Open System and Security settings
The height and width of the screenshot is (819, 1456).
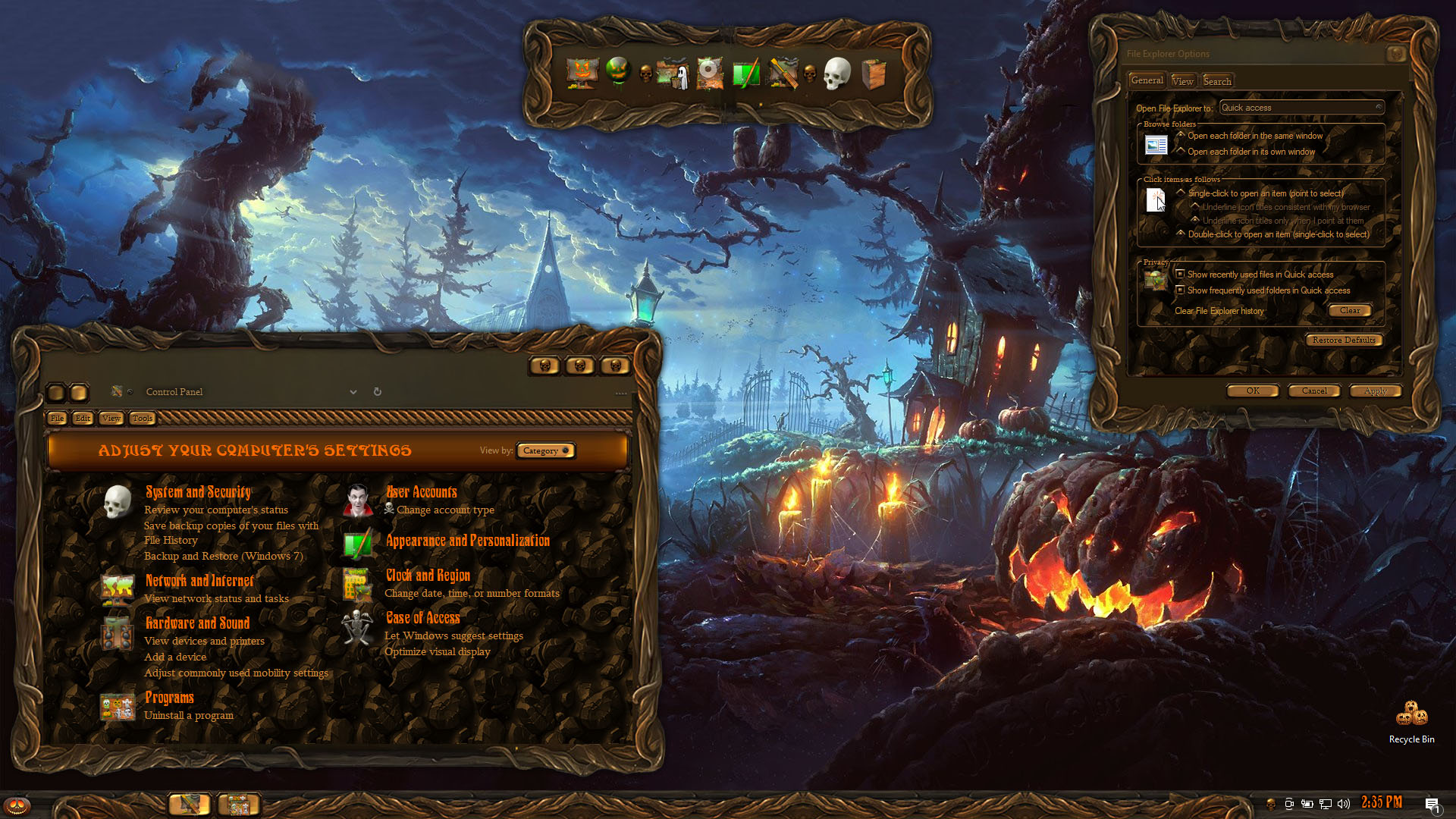[198, 492]
